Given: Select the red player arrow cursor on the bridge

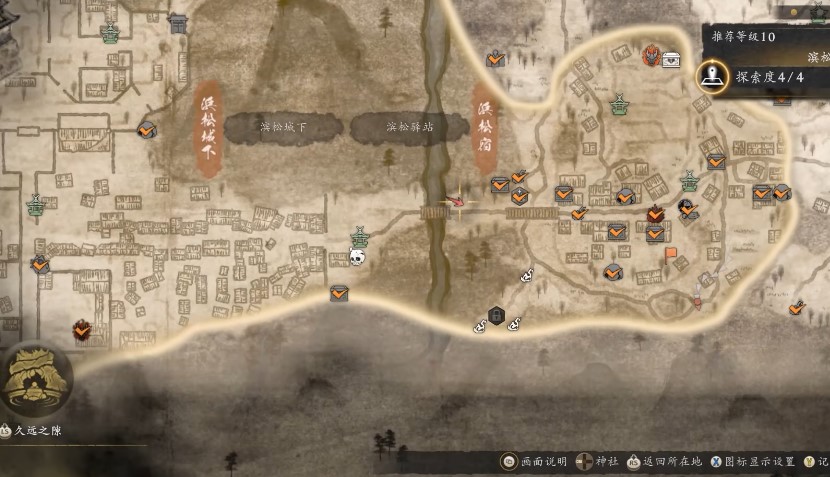Looking at the screenshot, I should (456, 201).
